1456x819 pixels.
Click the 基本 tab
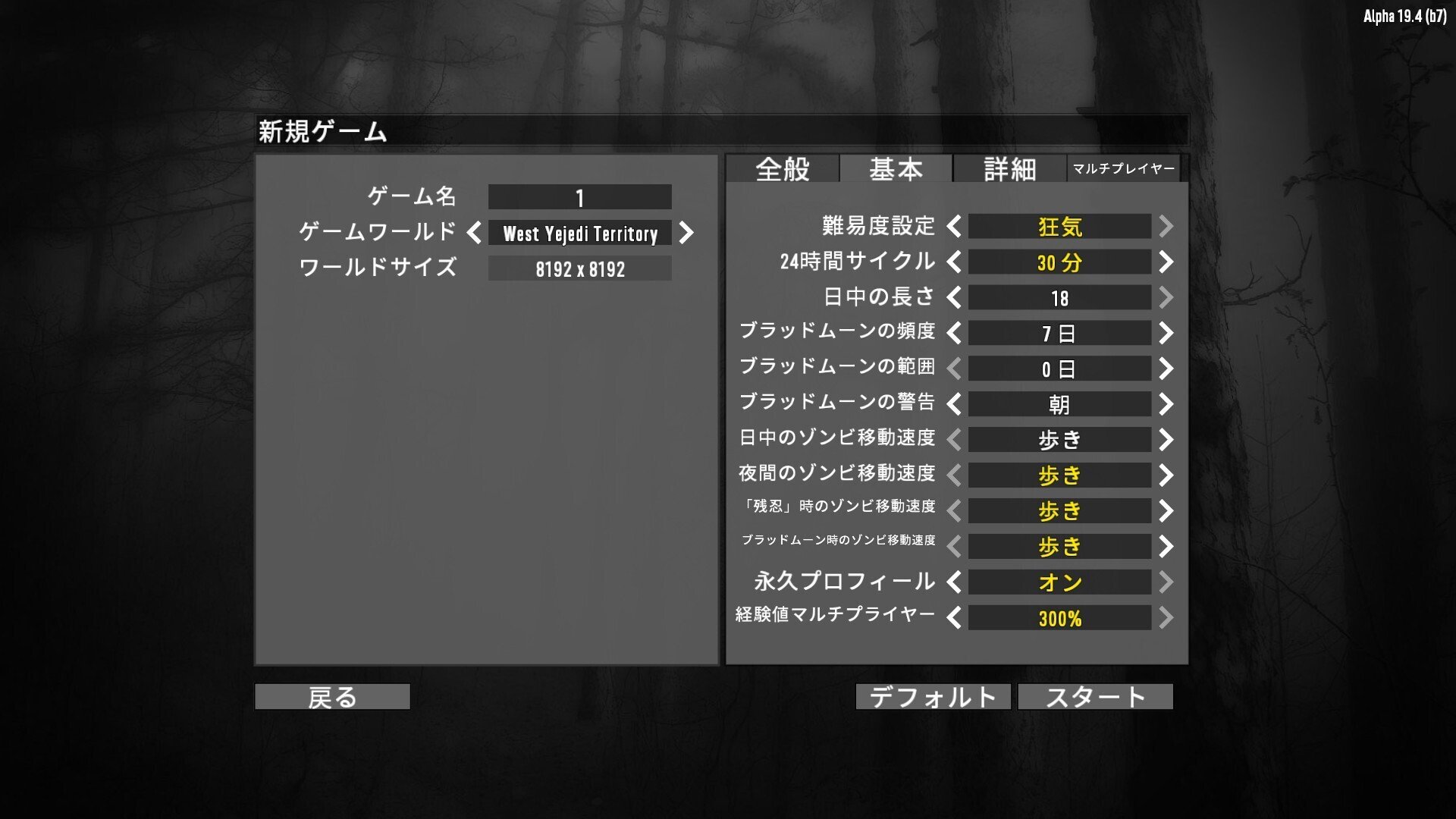[x=897, y=169]
